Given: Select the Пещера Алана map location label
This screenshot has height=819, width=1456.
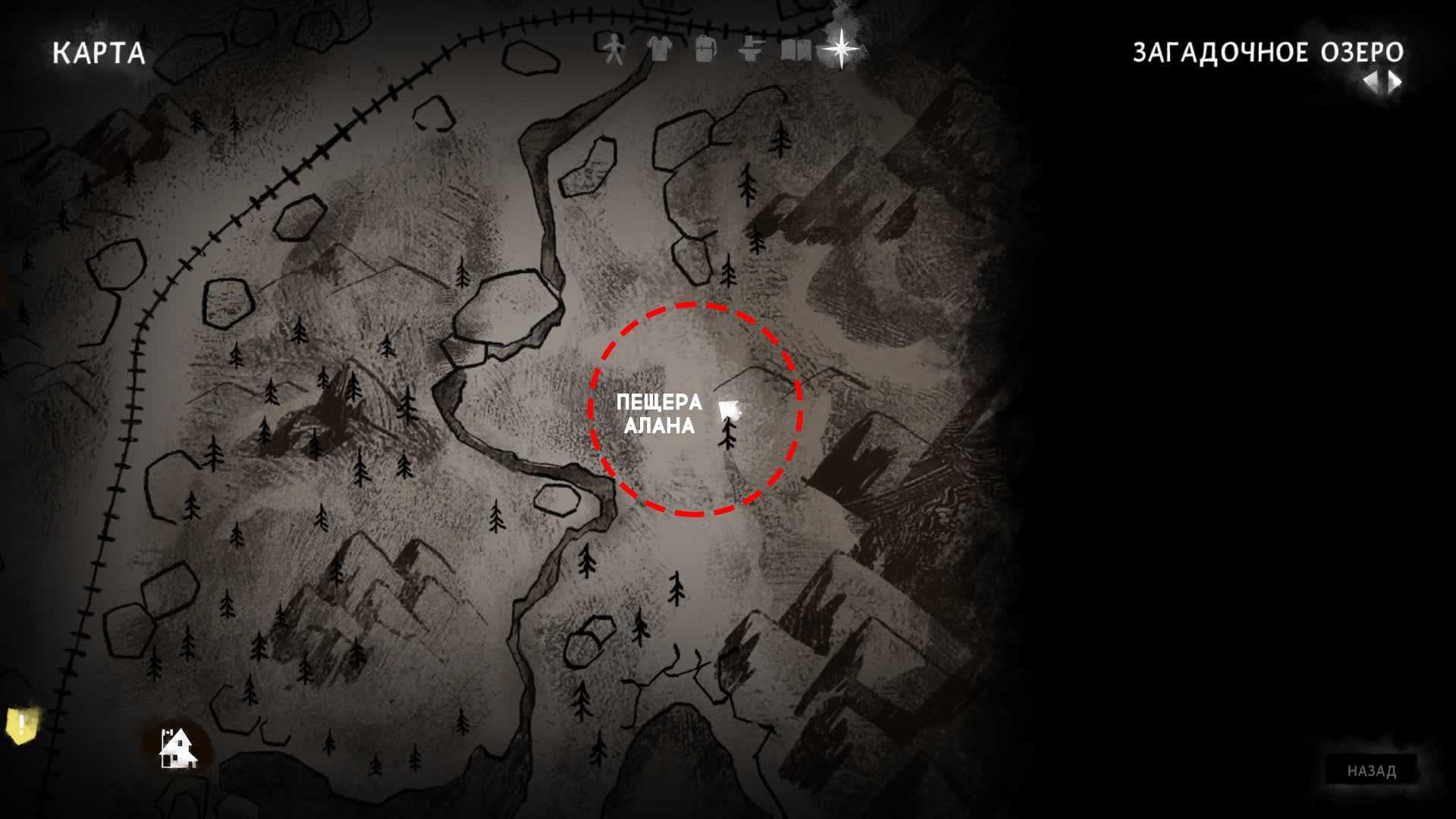Looking at the screenshot, I should click(x=659, y=414).
